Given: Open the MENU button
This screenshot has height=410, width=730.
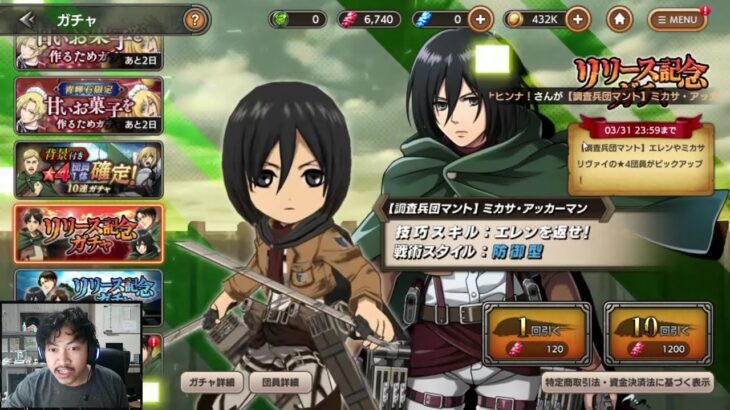Looking at the screenshot, I should (x=677, y=19).
